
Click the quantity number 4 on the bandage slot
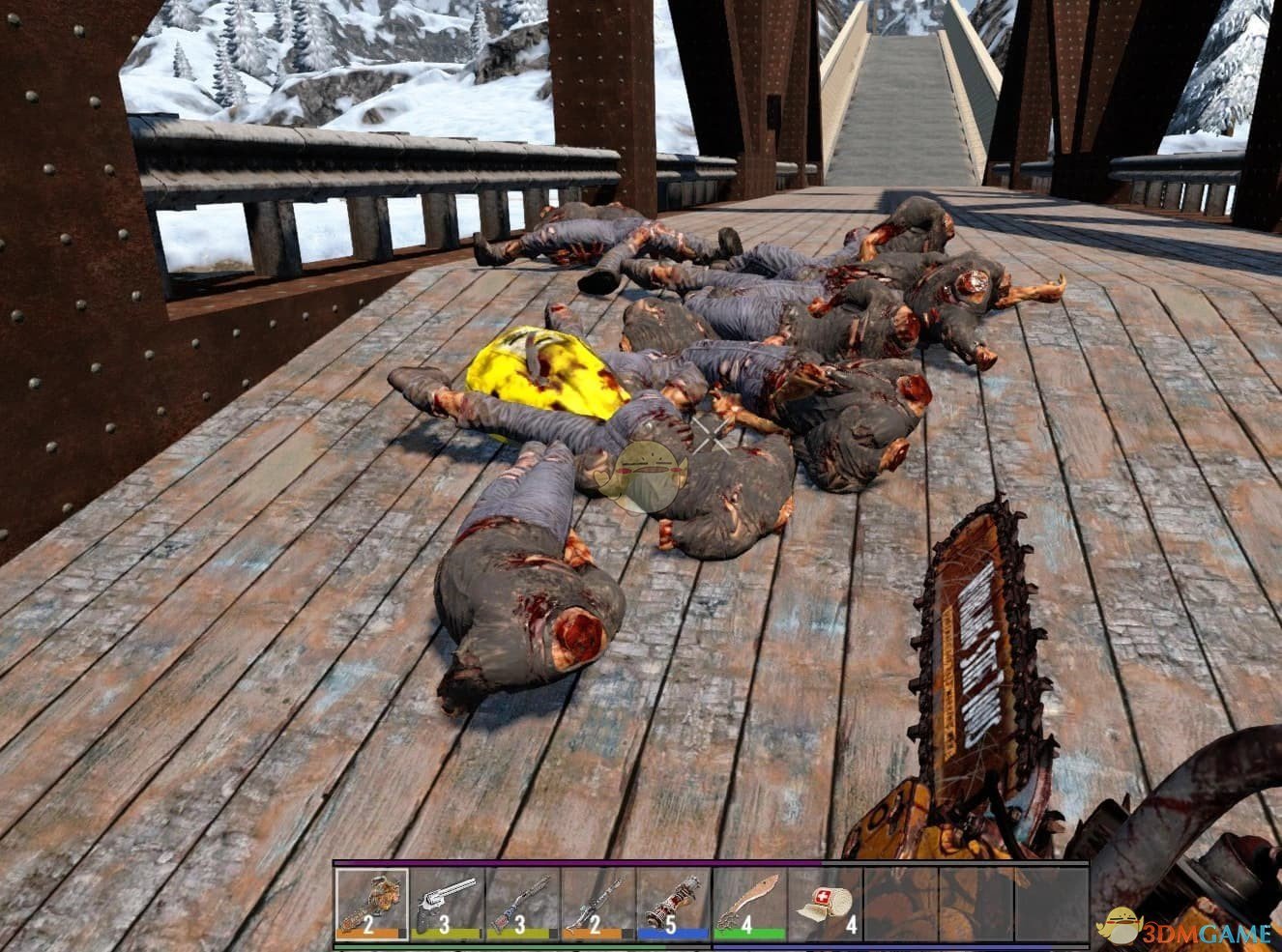854,925
